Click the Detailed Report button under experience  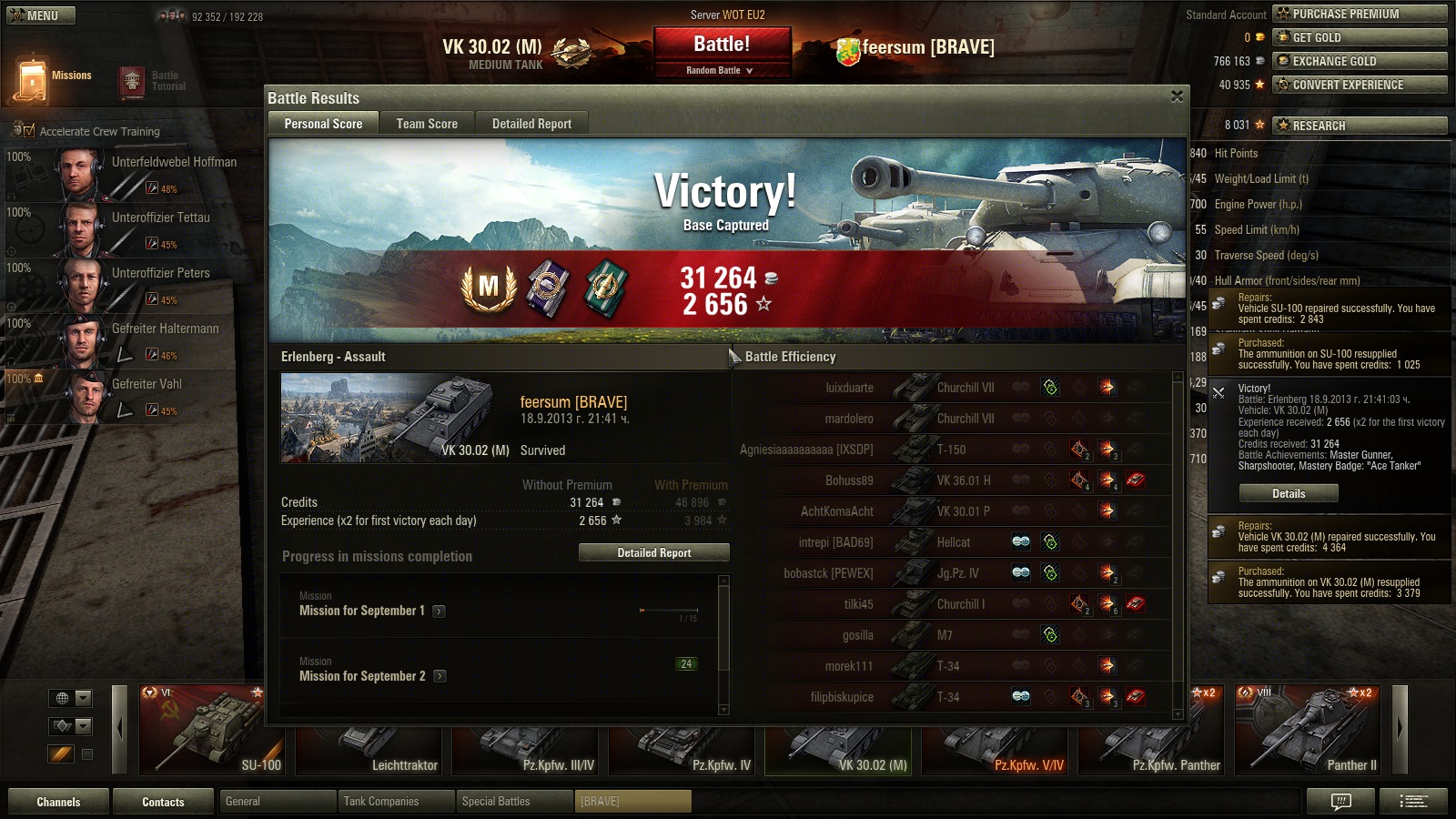(x=654, y=552)
